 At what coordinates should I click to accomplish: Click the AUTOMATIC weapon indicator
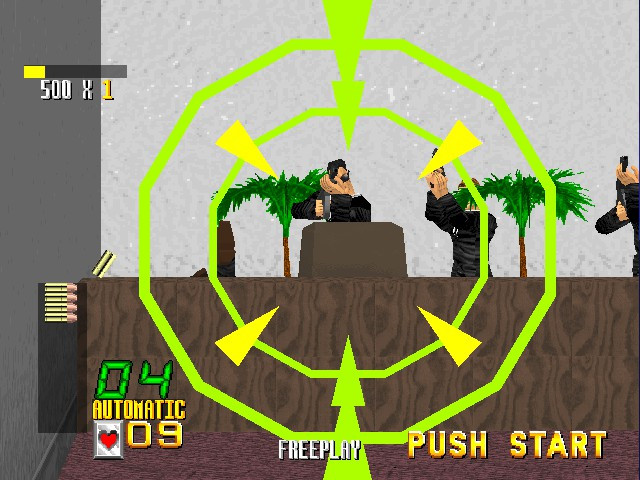pos(139,410)
